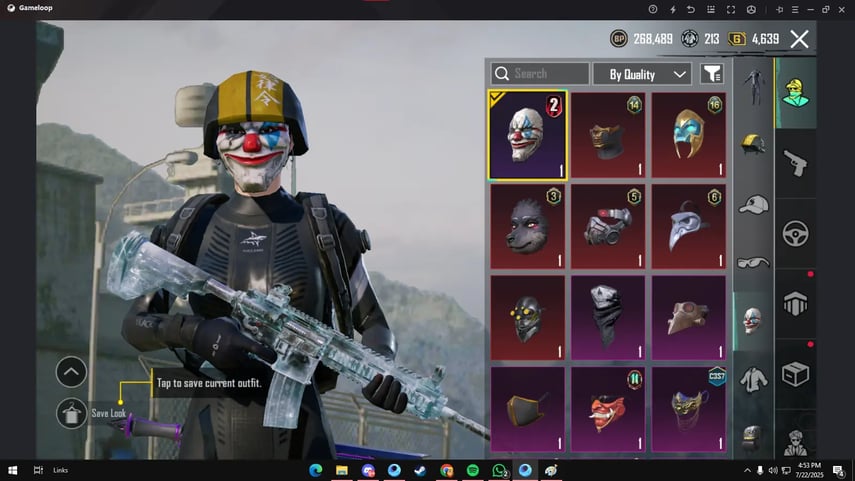
Task: Pick the red oni demon mask
Action: coord(609,408)
